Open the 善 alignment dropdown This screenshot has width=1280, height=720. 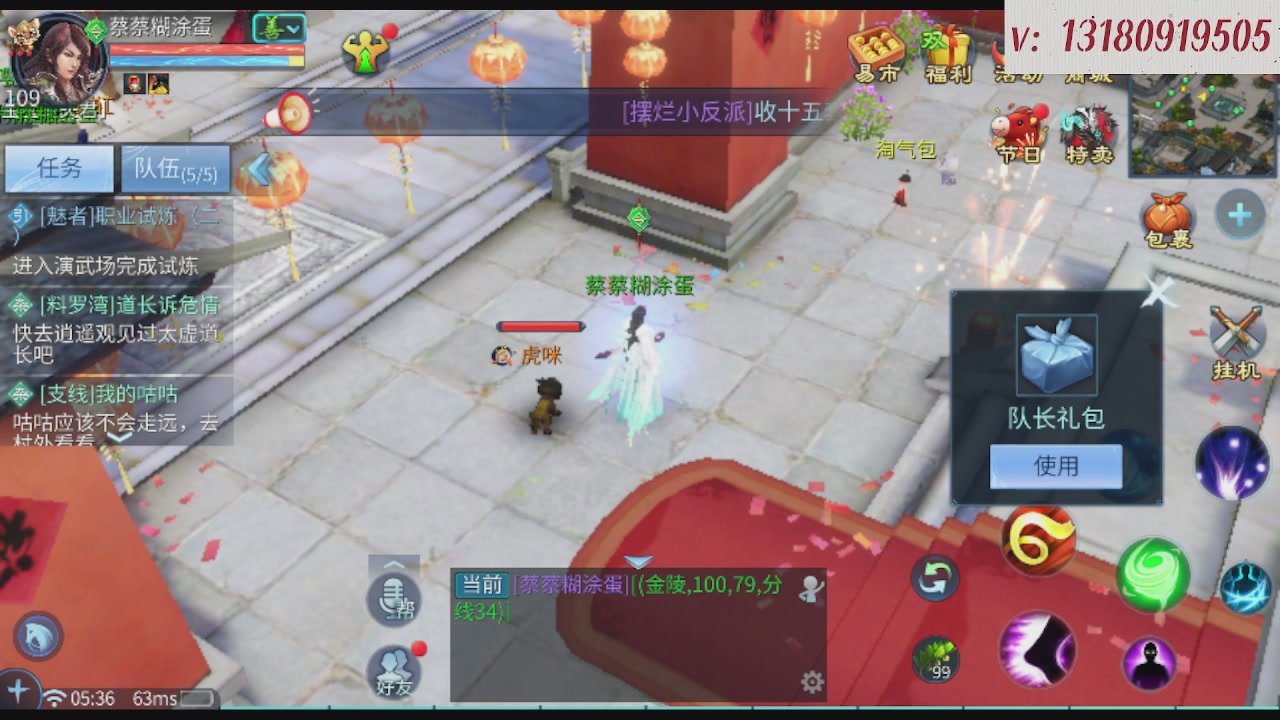pyautogui.click(x=280, y=28)
